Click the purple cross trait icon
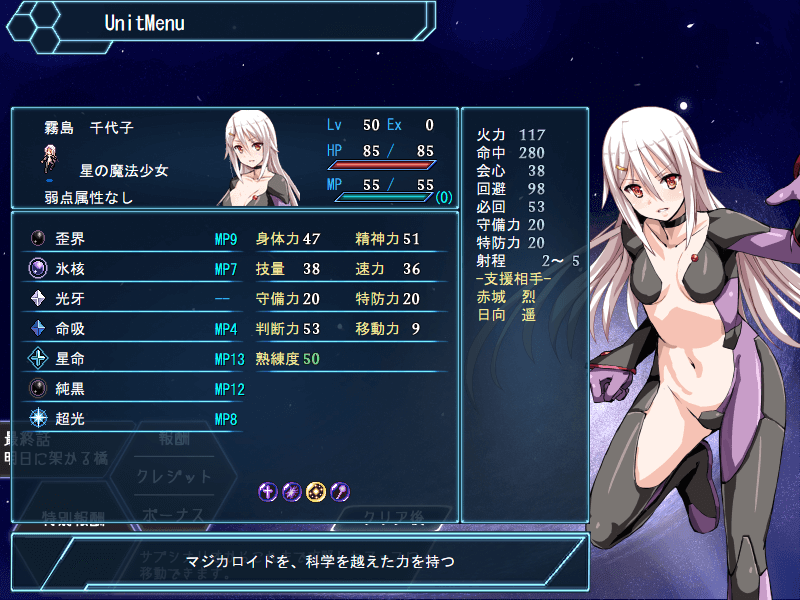Screen dimensions: 800x600 [268, 491]
